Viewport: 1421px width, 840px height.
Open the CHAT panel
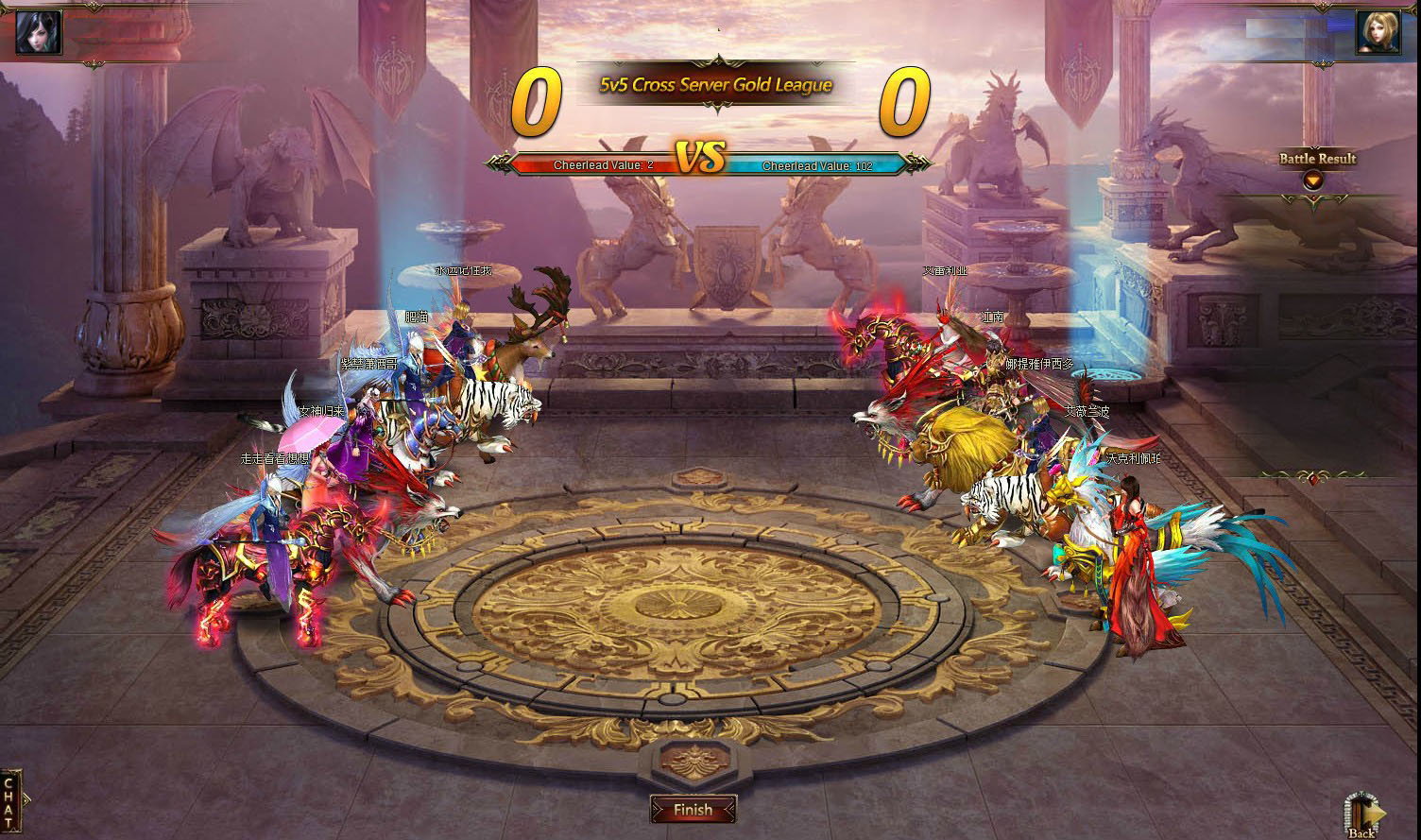coord(10,801)
